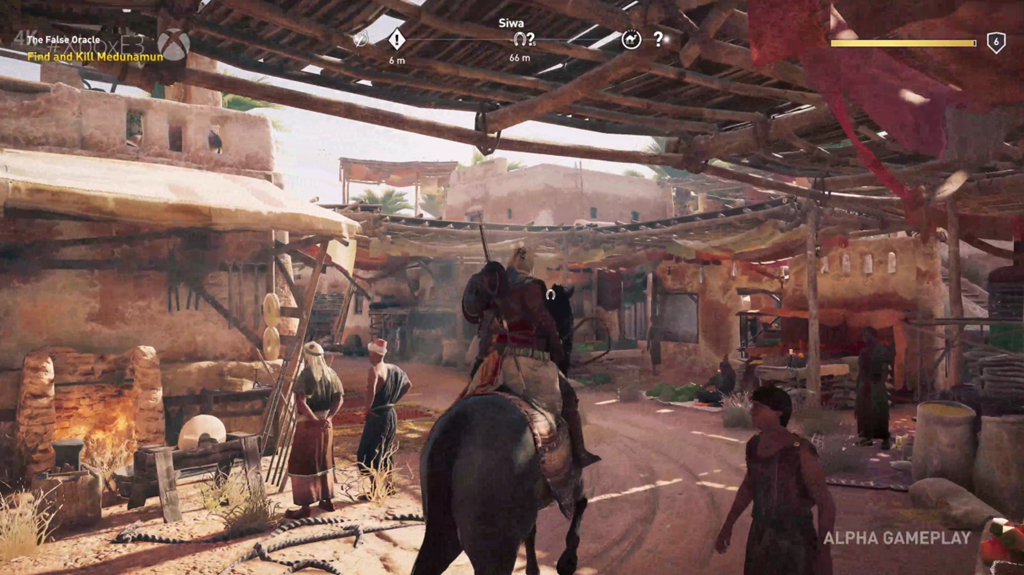Select the diamond exclamation quest marker on compass
This screenshot has height=575, width=1024.
pyautogui.click(x=397, y=40)
